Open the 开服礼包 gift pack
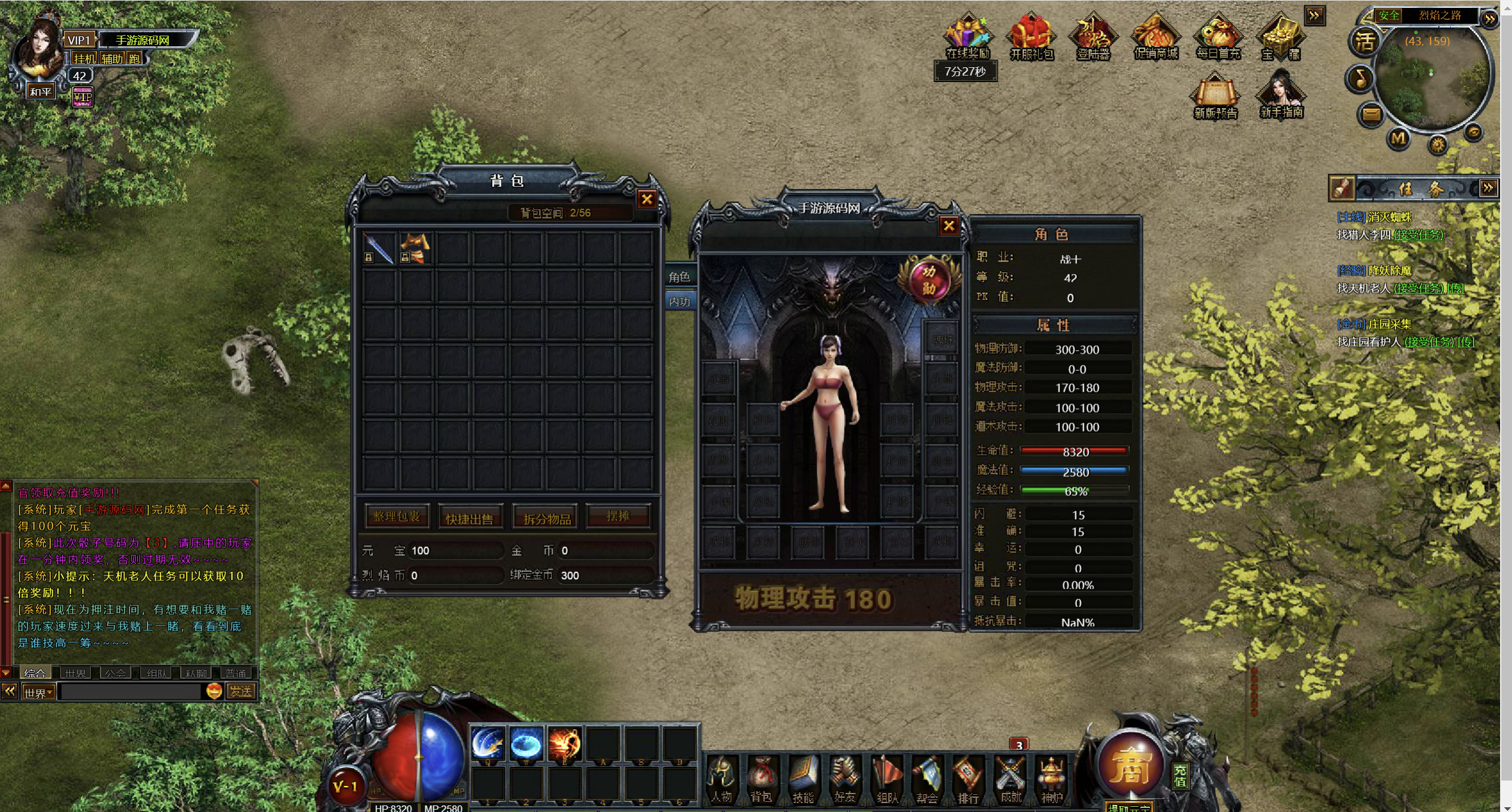The image size is (1512, 812). coord(1031,37)
